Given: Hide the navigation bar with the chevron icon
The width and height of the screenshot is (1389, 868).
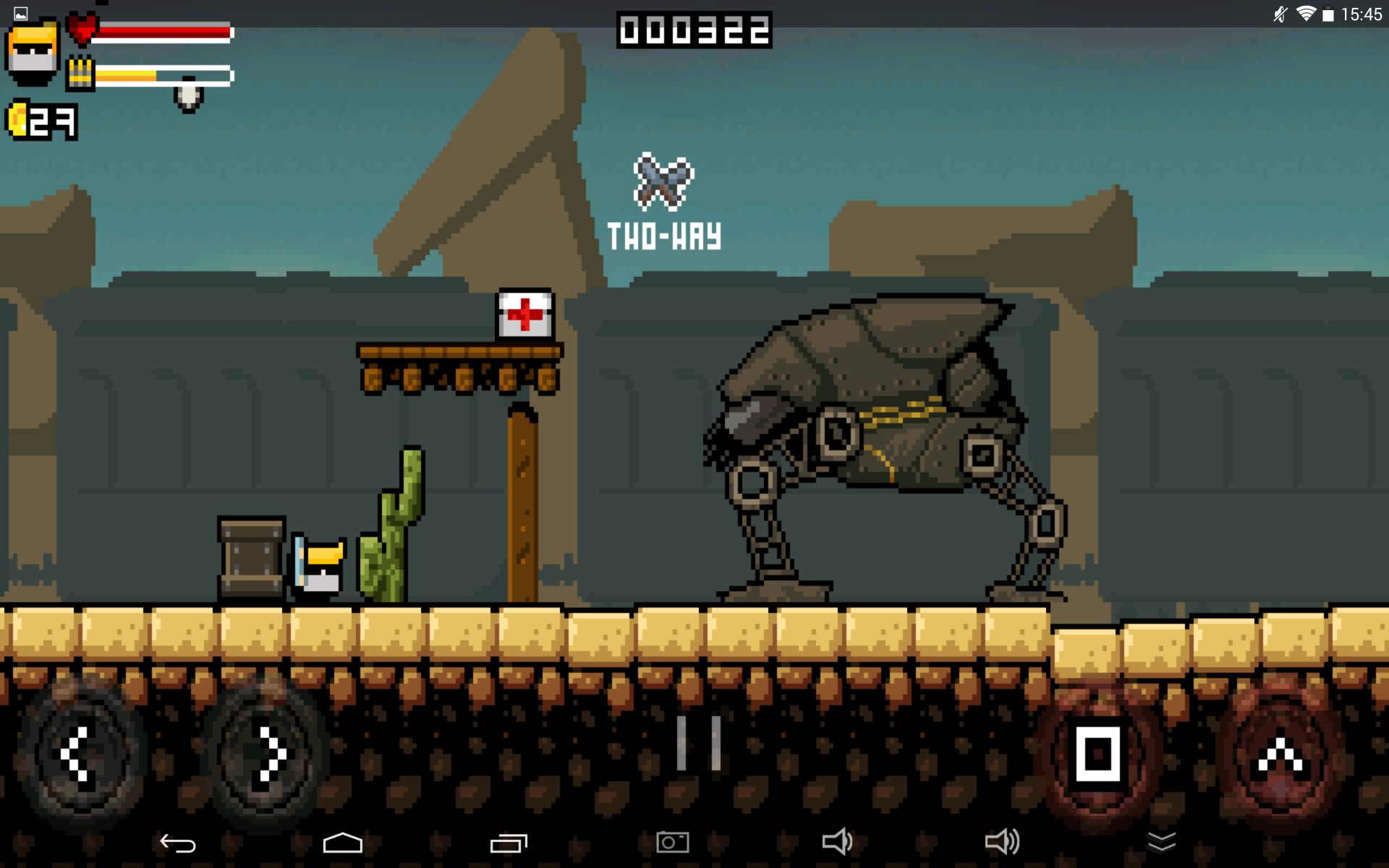Looking at the screenshot, I should coord(1161,842).
